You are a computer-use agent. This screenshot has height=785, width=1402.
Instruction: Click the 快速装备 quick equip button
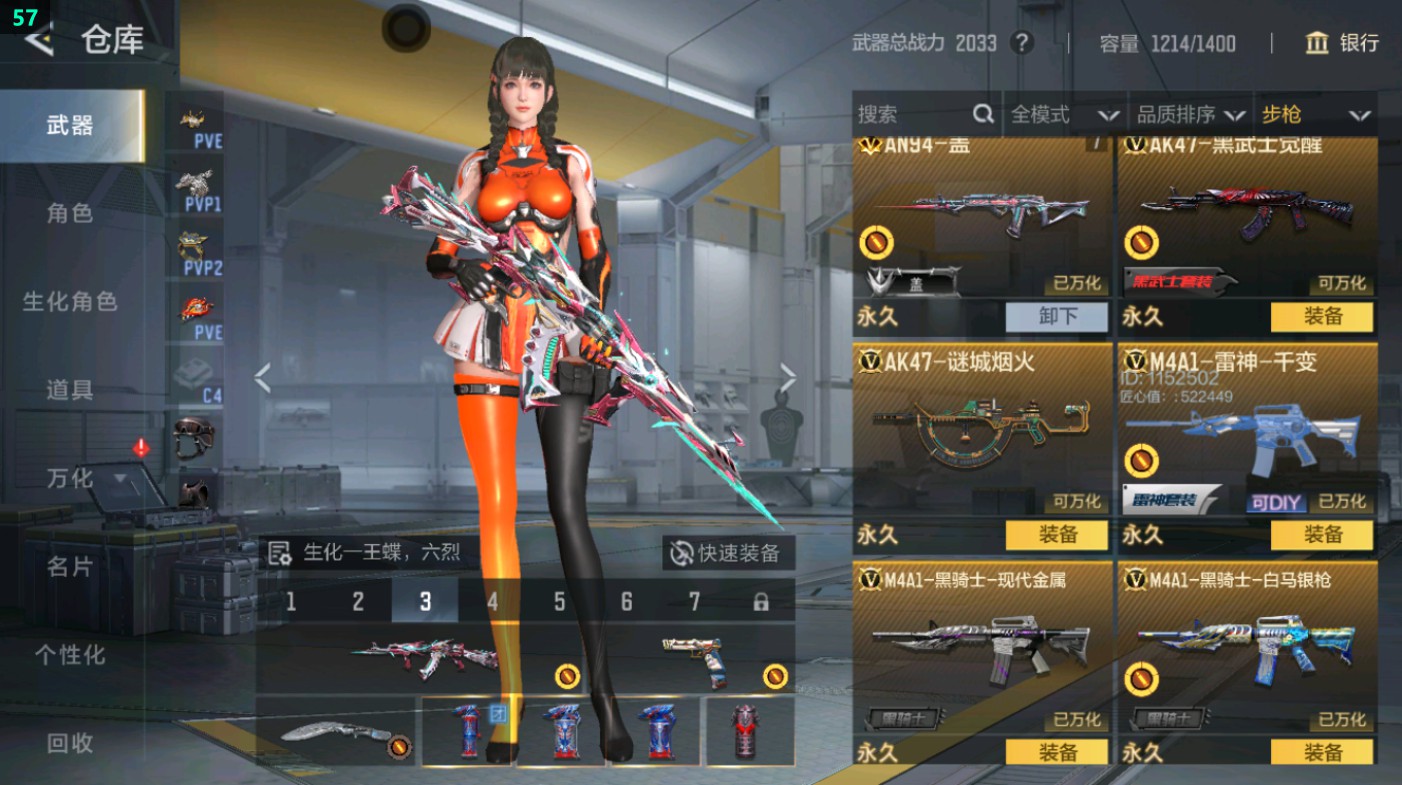[x=727, y=553]
